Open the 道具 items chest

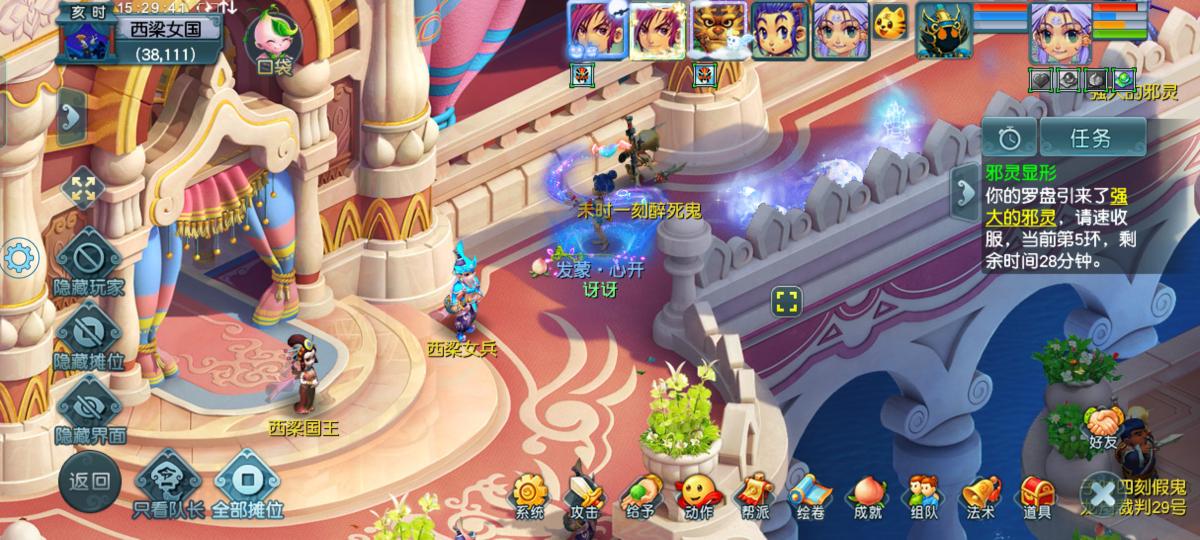pos(1037,494)
